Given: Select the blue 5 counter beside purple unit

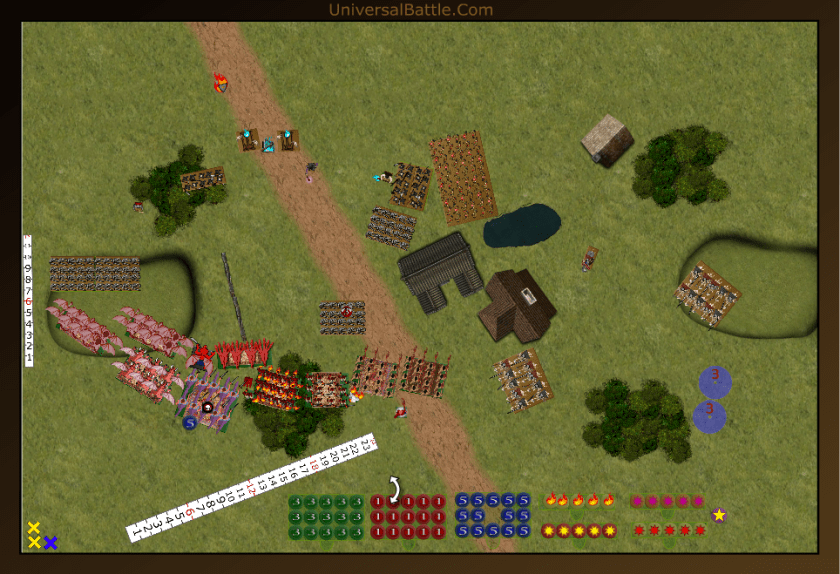Looking at the screenshot, I should tap(189, 423).
